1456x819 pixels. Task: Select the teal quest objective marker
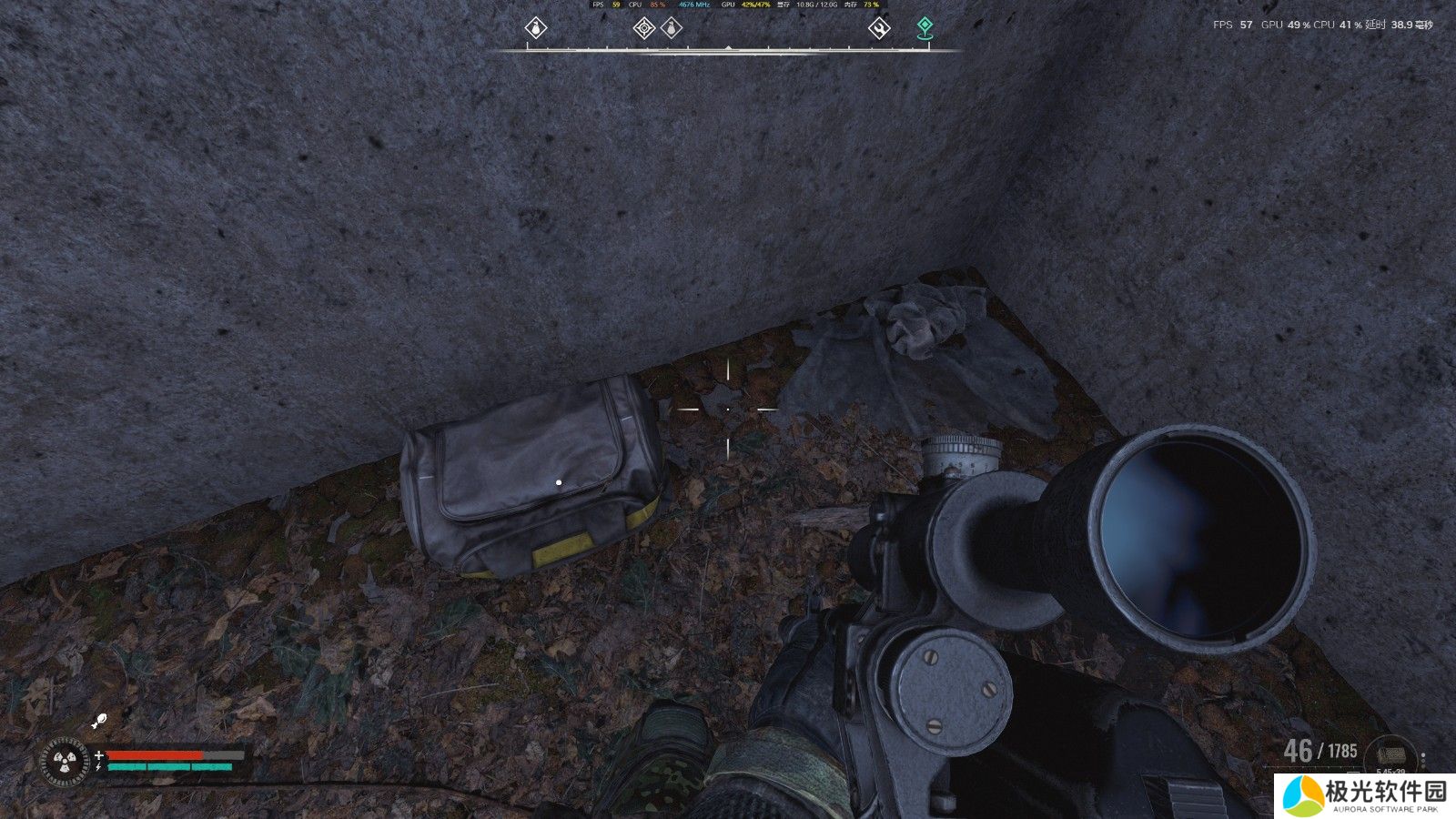tap(925, 27)
